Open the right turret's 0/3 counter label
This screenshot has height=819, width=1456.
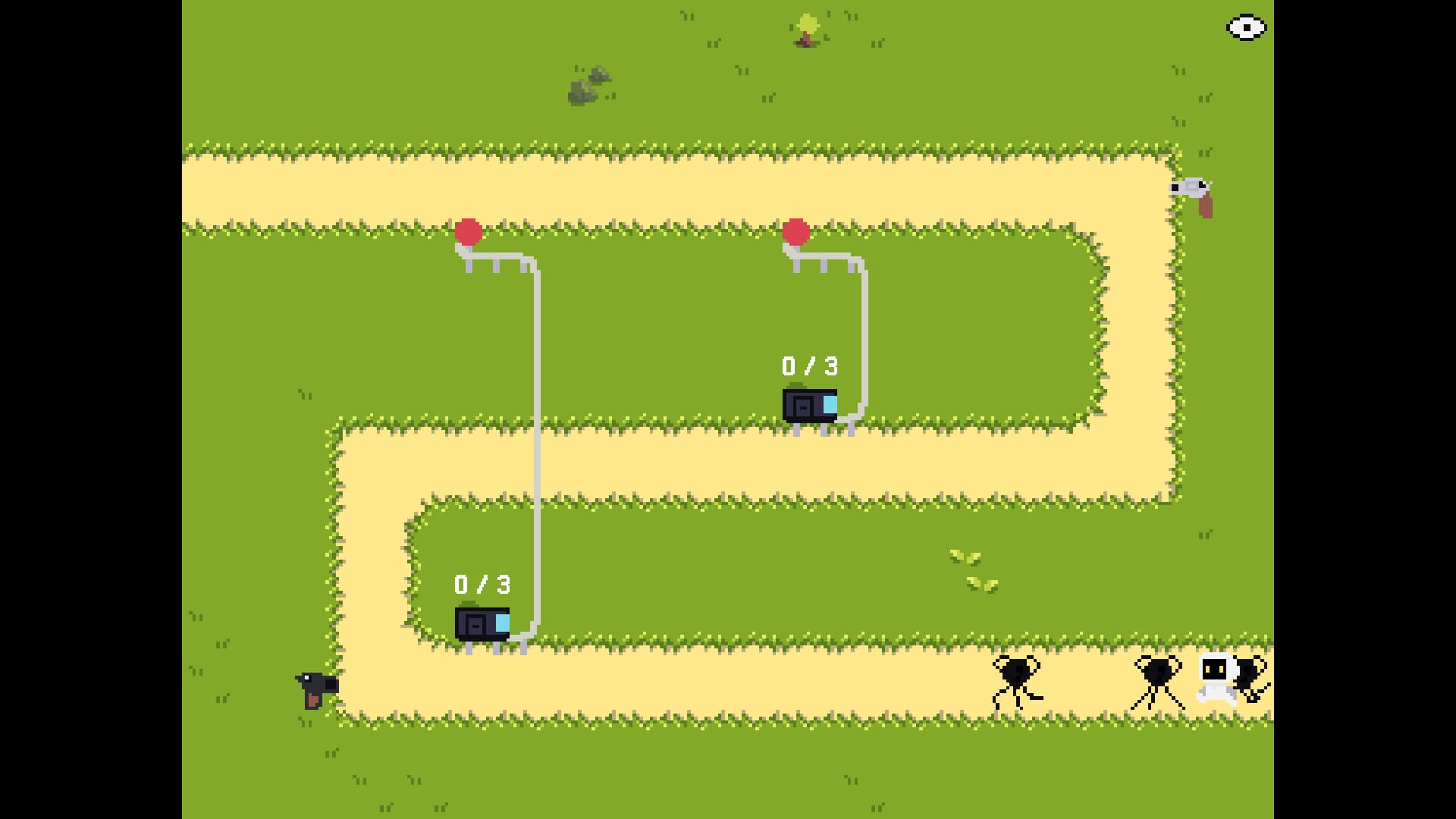[808, 366]
